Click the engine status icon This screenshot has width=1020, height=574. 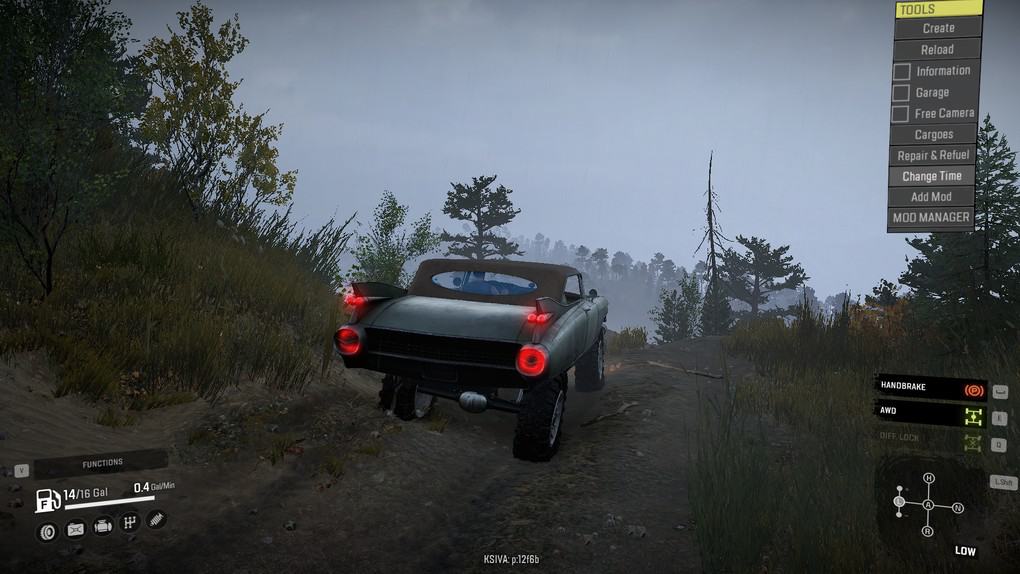[x=102, y=526]
